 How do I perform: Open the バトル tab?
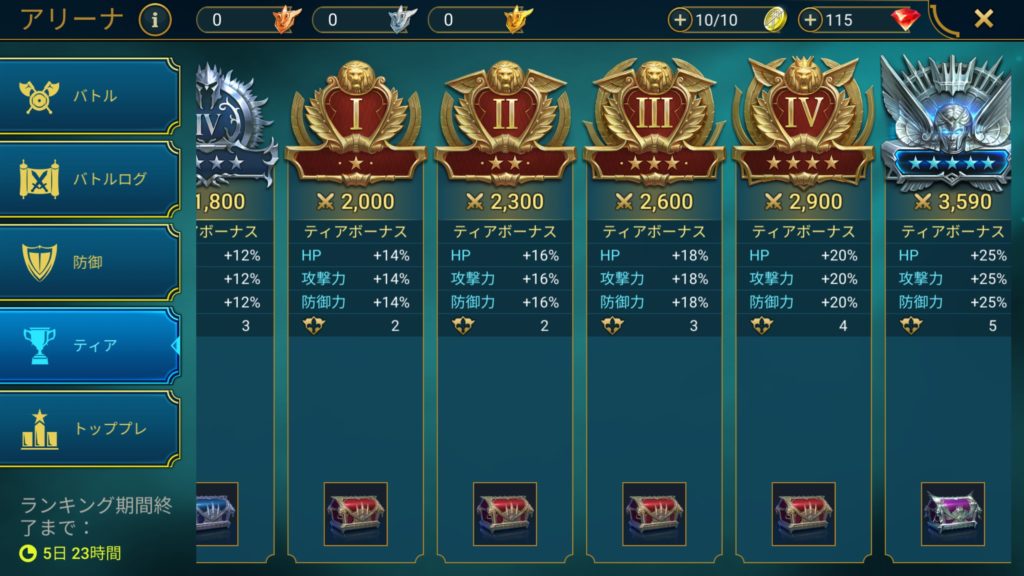tap(90, 96)
